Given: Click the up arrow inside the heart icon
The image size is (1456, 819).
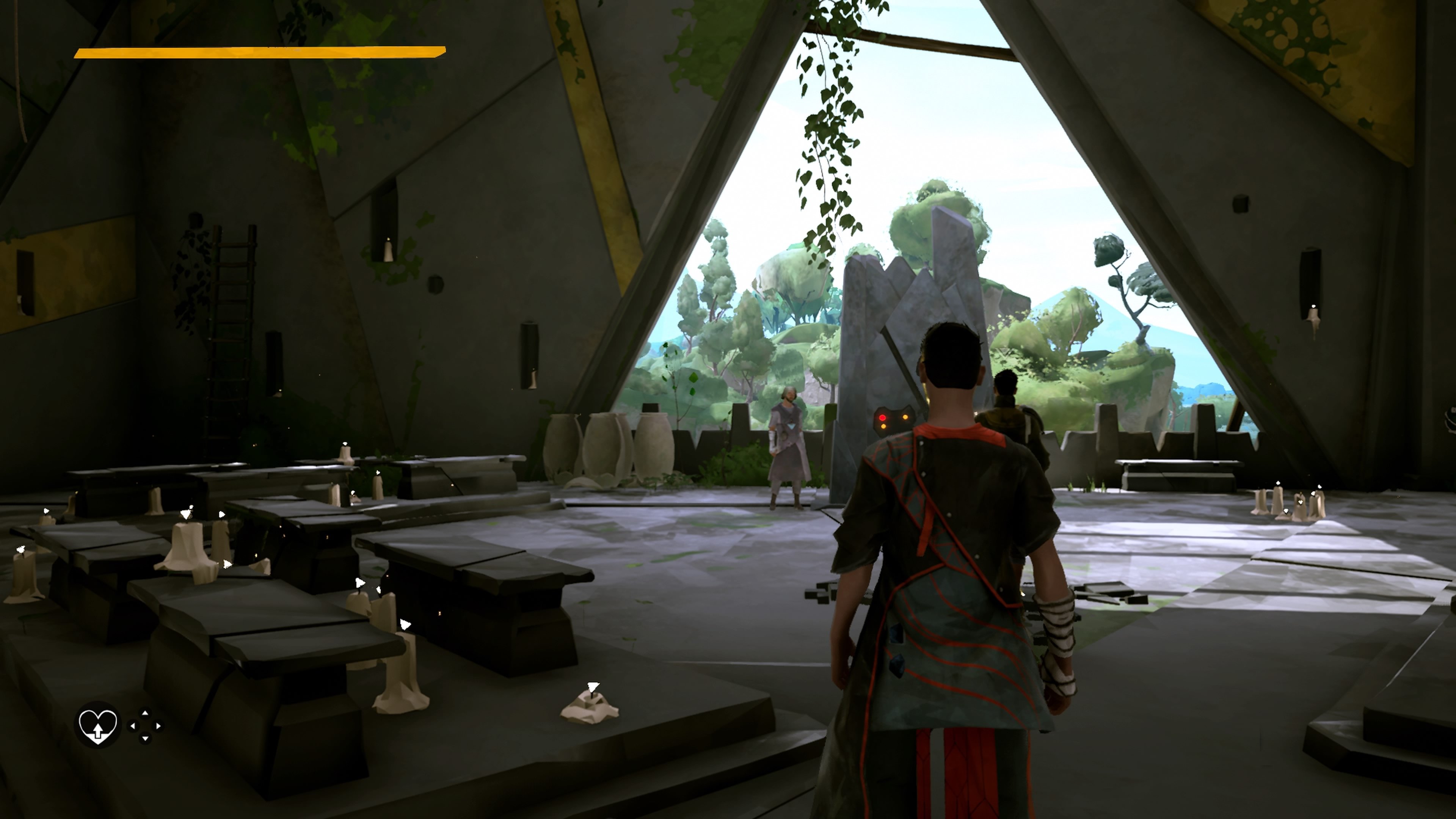Looking at the screenshot, I should click(x=98, y=731).
